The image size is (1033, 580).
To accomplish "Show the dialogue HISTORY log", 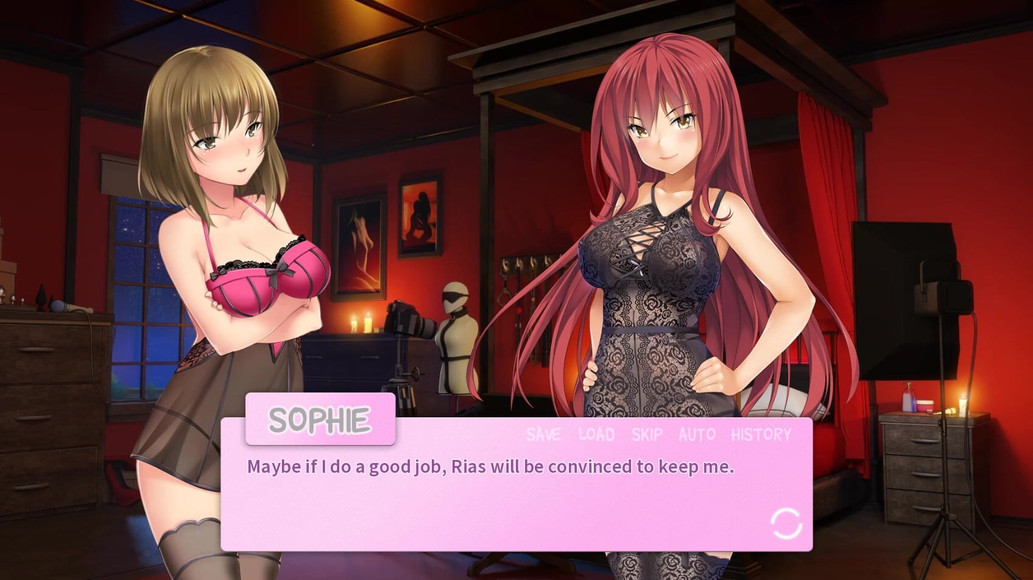I will pyautogui.click(x=761, y=434).
